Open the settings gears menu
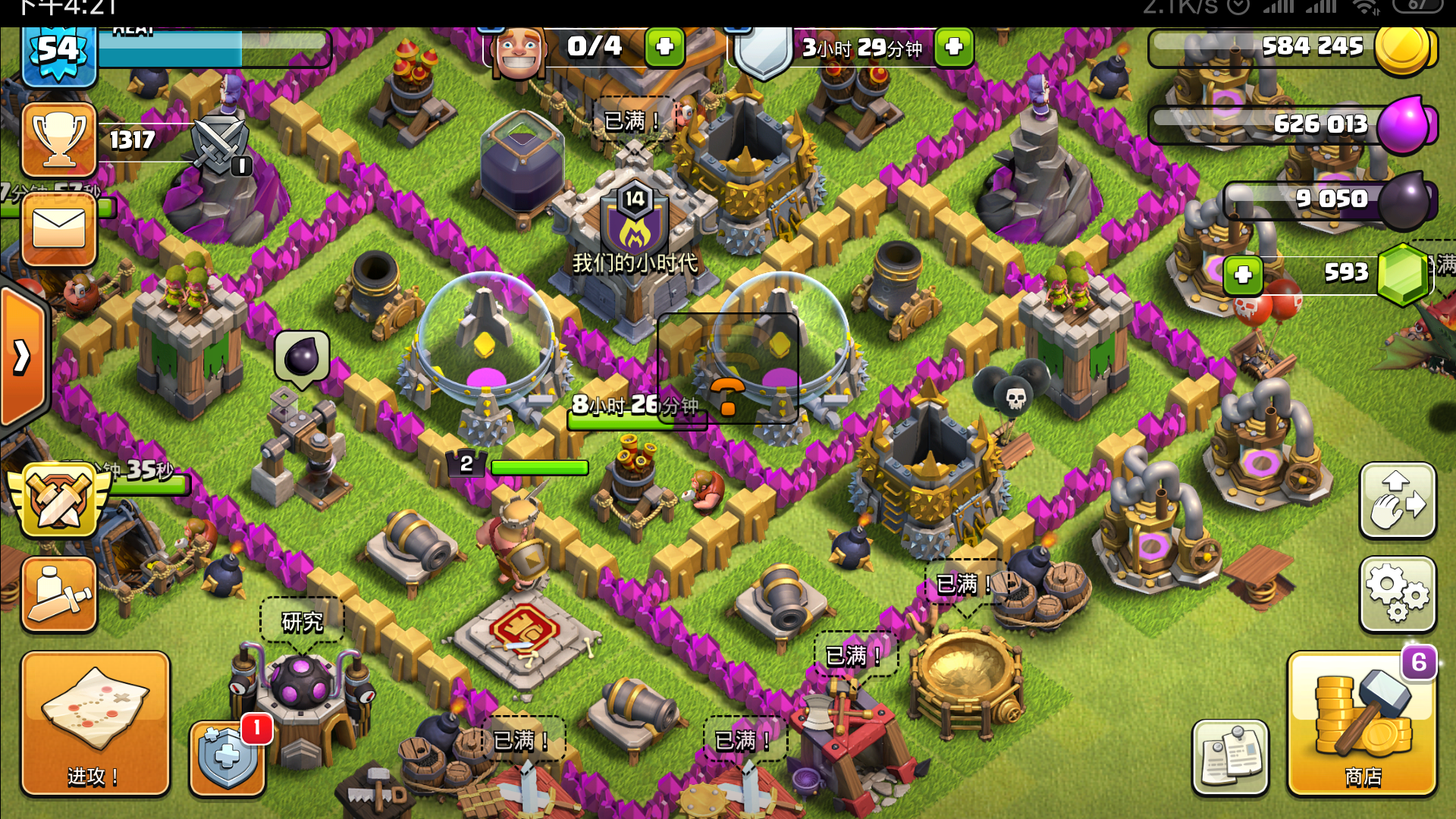1456x819 pixels. coord(1398,594)
